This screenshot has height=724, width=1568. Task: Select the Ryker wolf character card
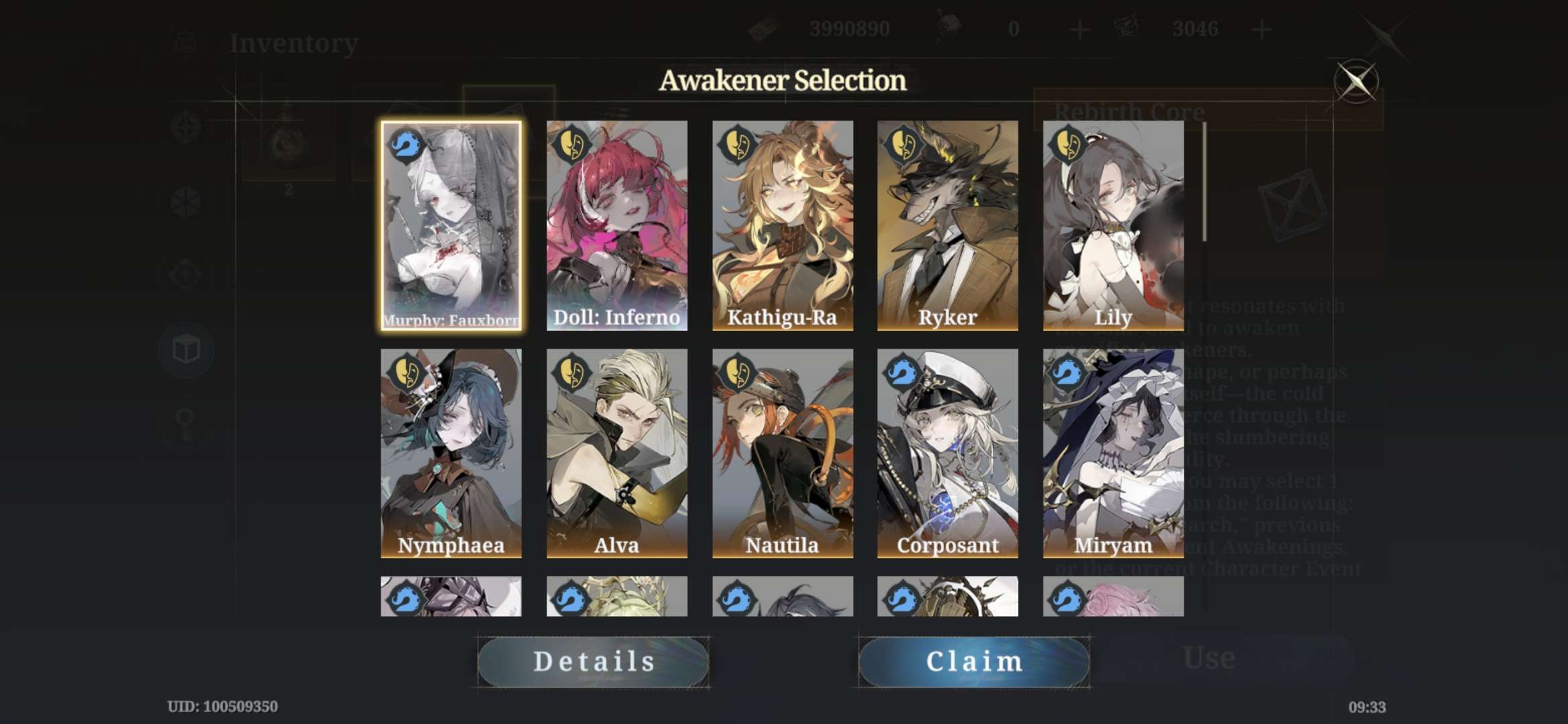[948, 225]
